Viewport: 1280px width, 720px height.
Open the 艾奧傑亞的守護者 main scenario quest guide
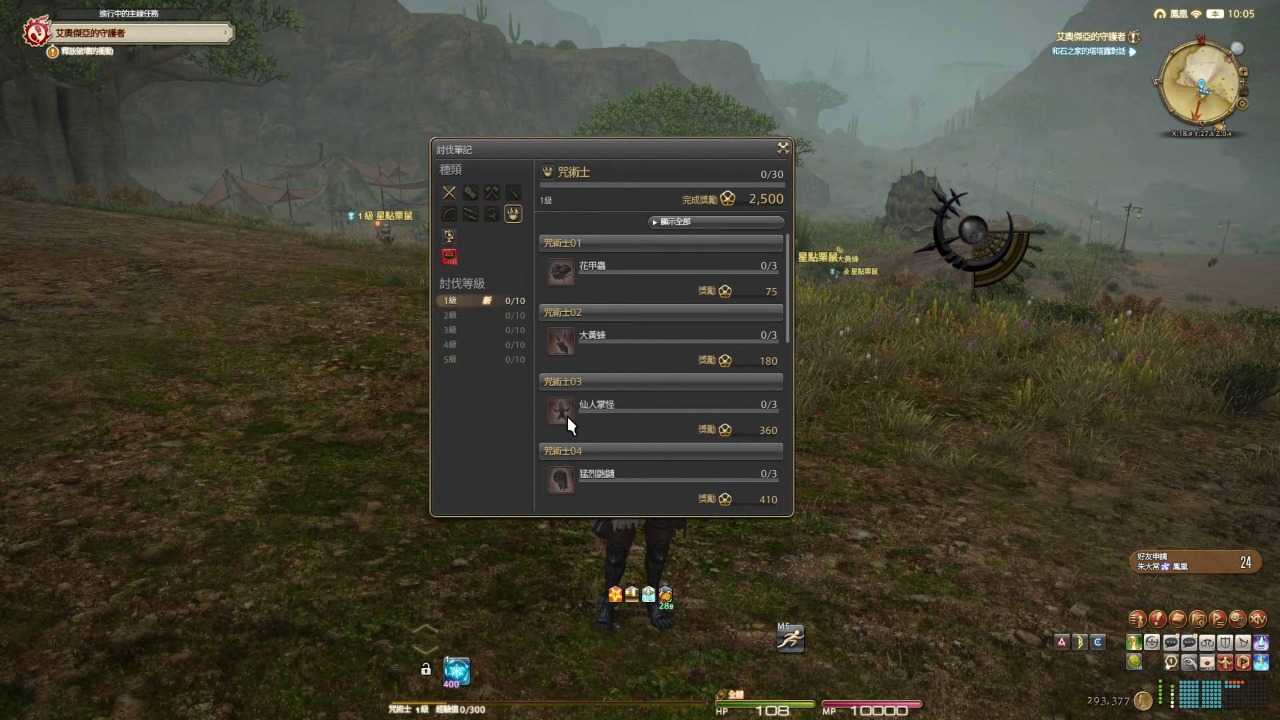(x=130, y=33)
